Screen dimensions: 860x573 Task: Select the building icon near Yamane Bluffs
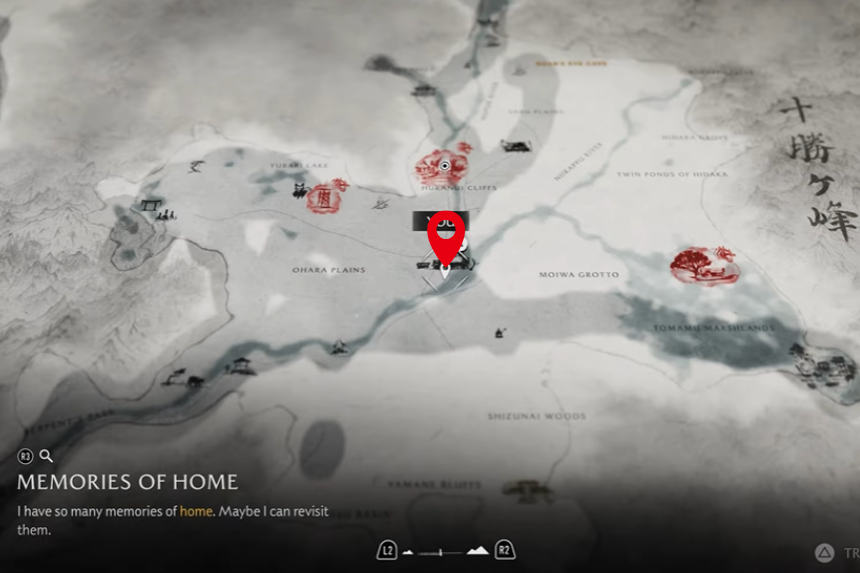coord(526,490)
